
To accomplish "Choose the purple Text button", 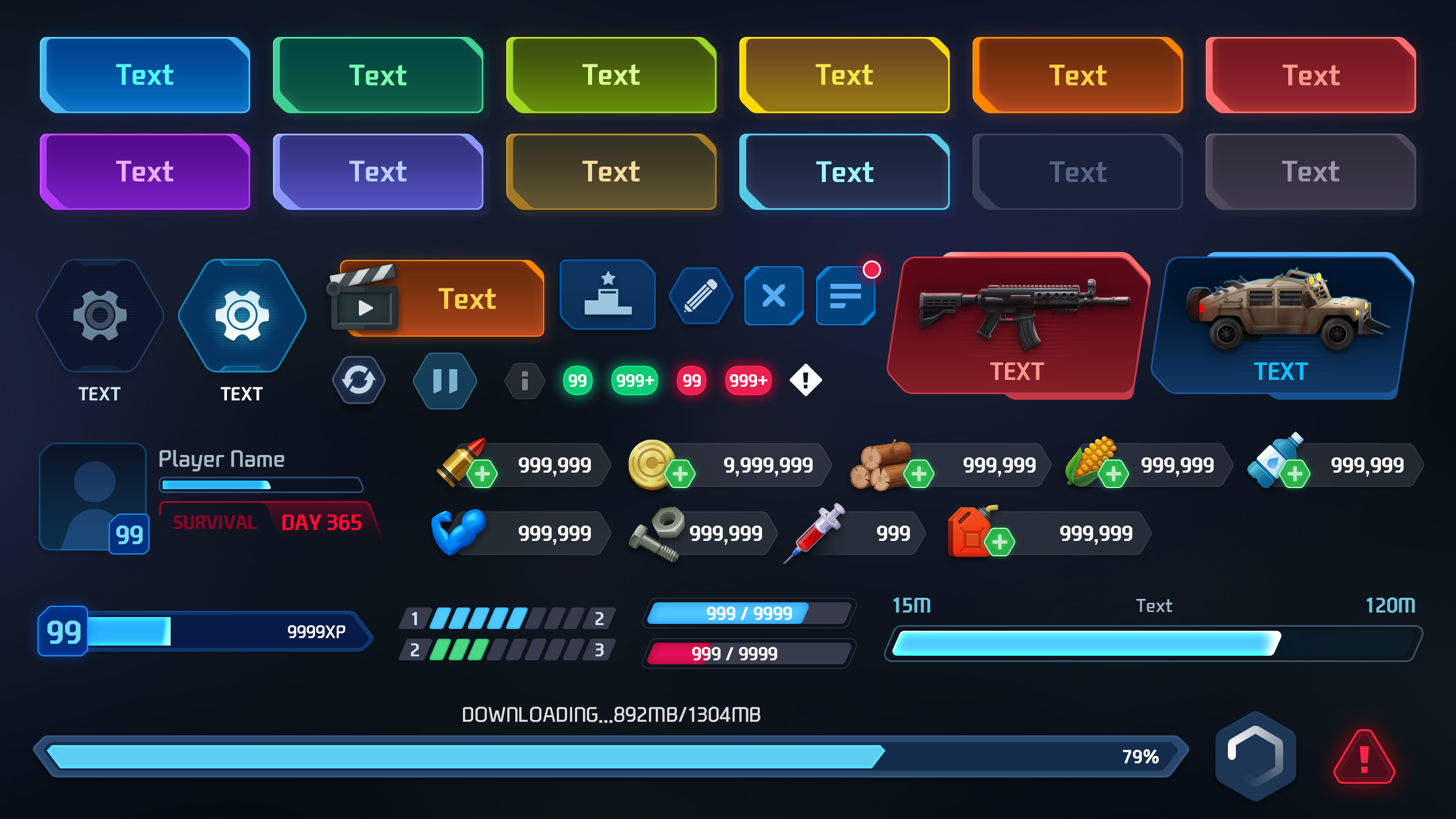I will tap(145, 172).
